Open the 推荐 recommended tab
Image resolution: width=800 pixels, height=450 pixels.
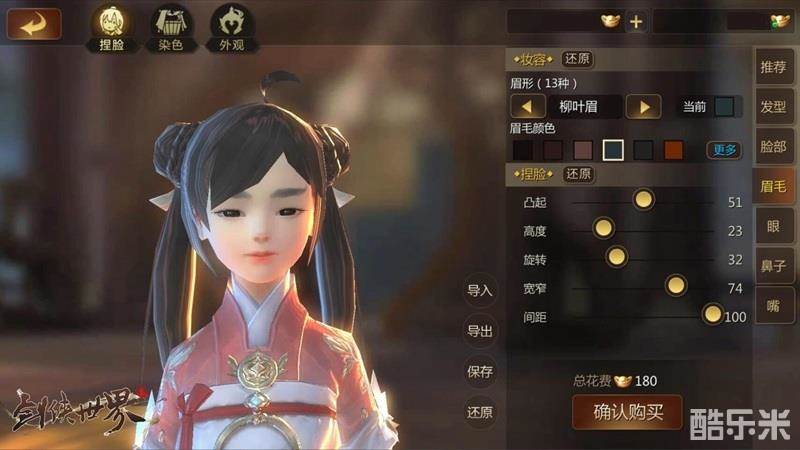tap(773, 68)
